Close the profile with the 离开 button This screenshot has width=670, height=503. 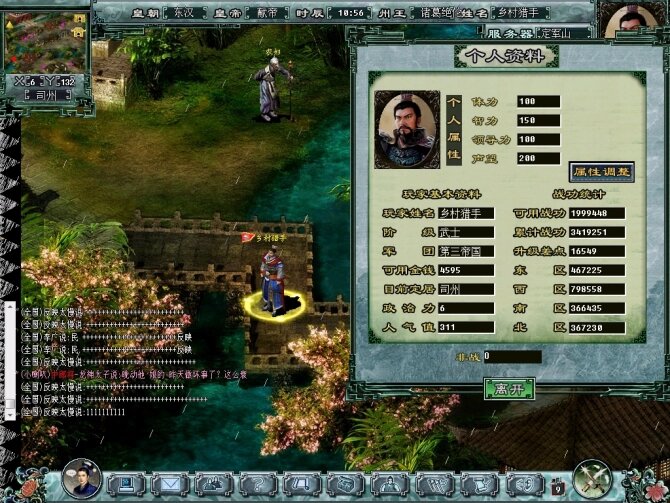pyautogui.click(x=508, y=387)
